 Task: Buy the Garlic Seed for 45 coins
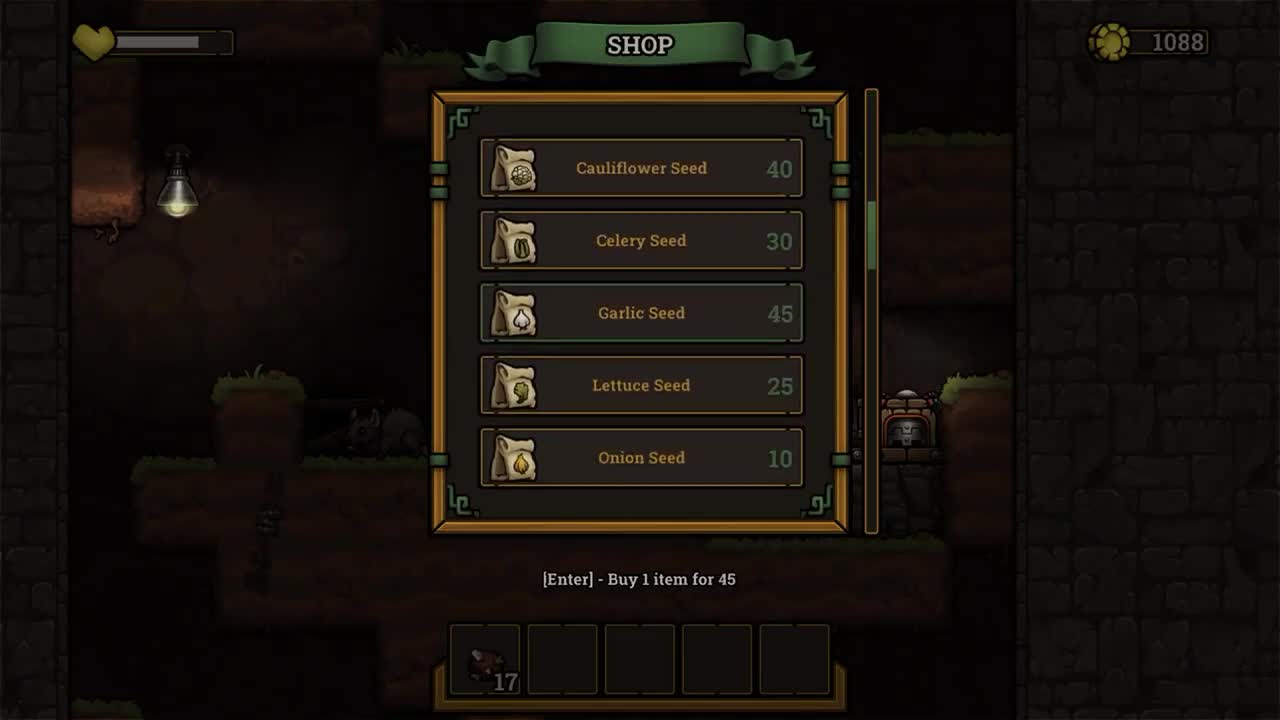[641, 313]
